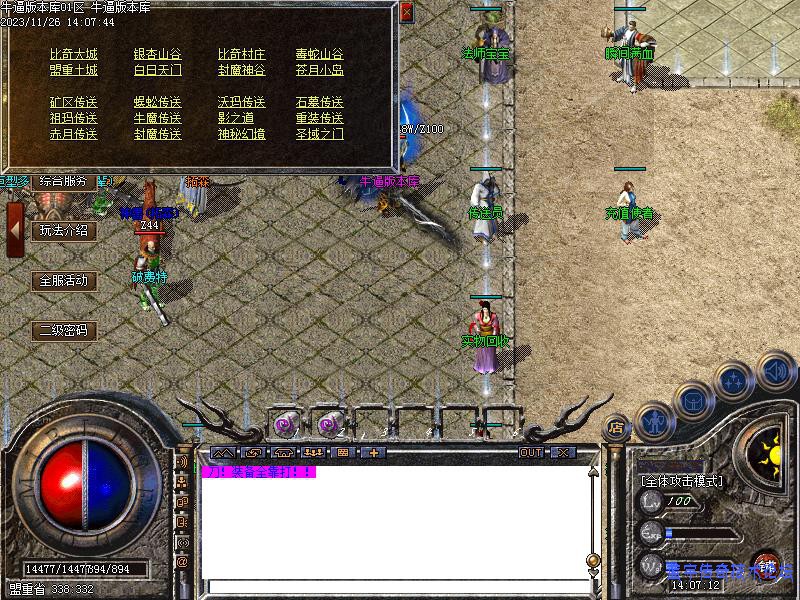The height and width of the screenshot is (600, 800).
Task: Open the 二级密码 secondary password button
Action: point(63,330)
